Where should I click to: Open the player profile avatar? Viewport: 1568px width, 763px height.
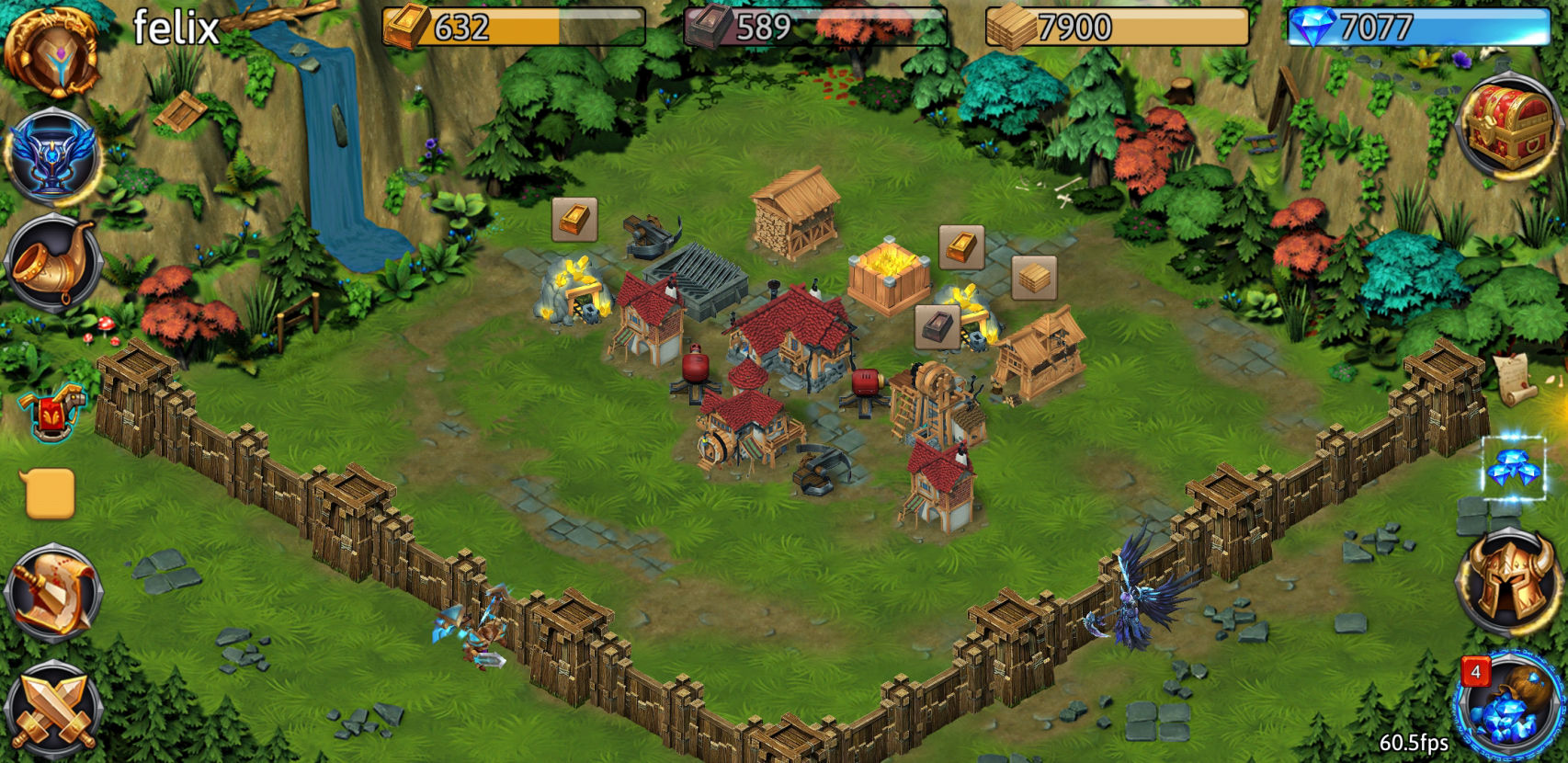[x=52, y=52]
